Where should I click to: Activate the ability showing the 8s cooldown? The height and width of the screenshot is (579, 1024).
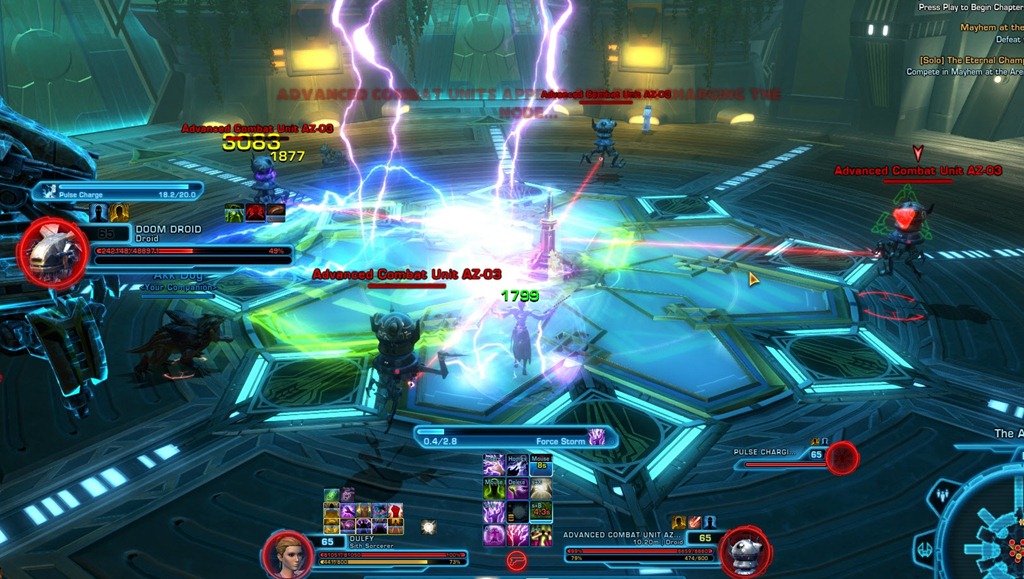click(541, 464)
